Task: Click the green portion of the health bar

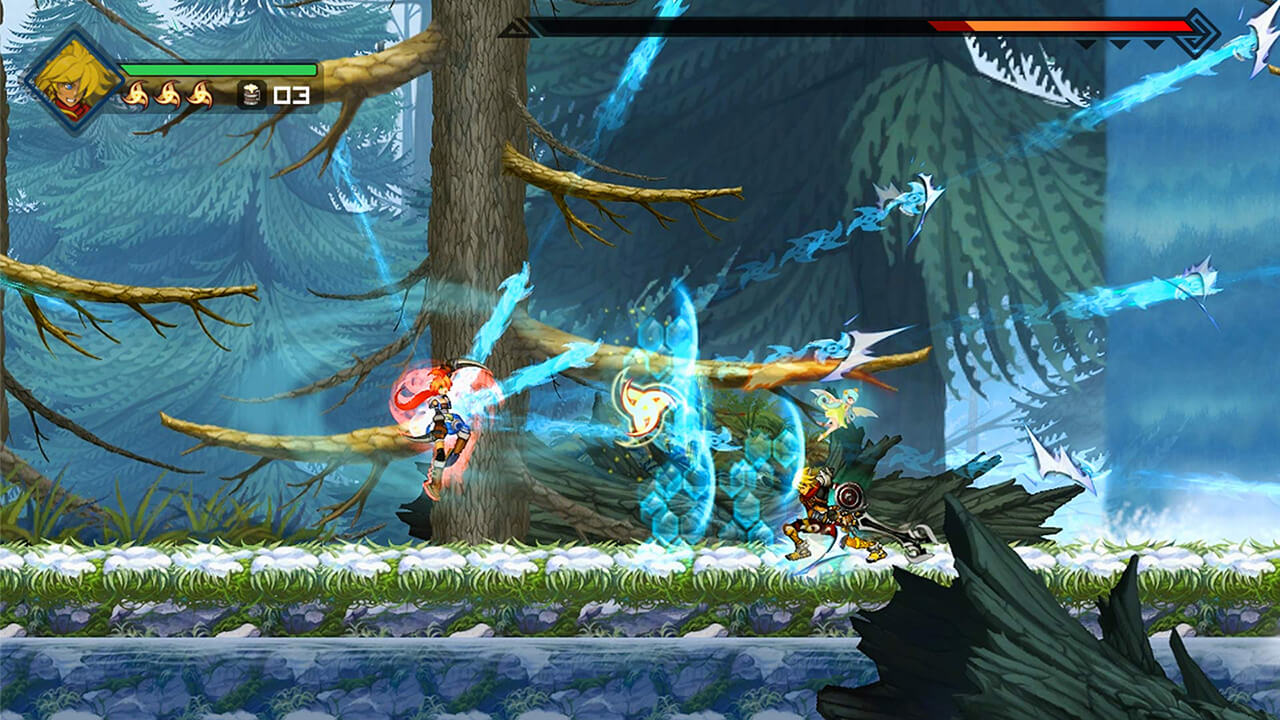Action: click(x=218, y=69)
